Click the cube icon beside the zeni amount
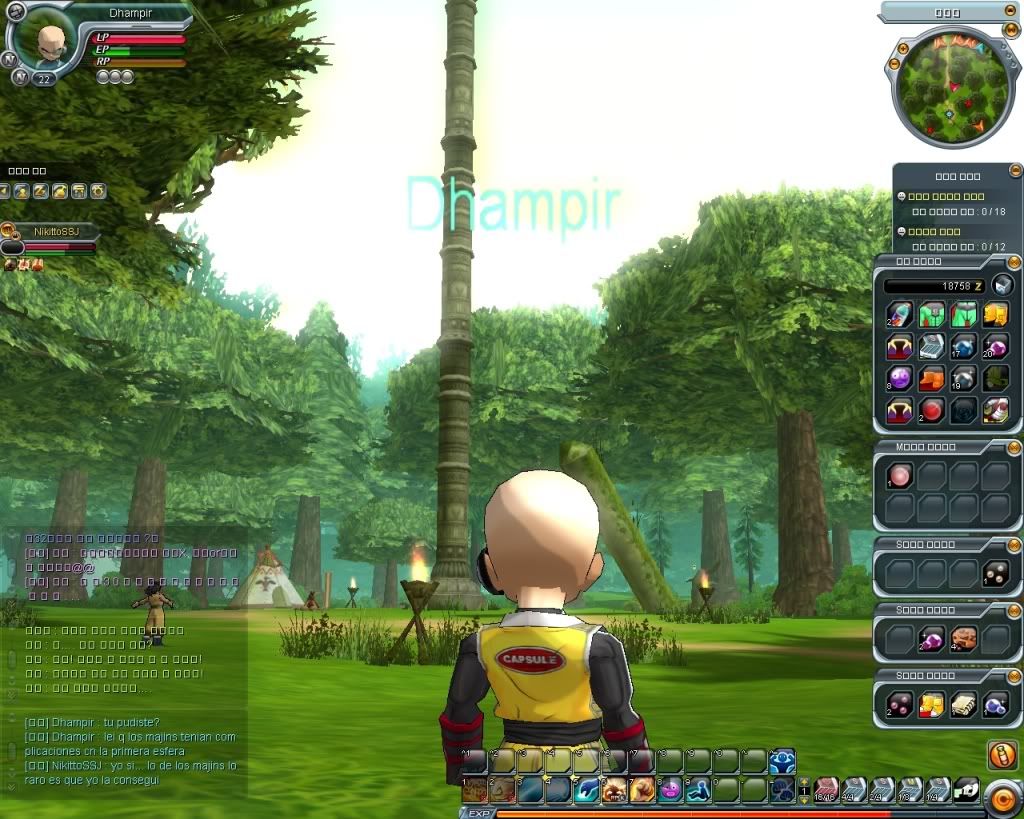 tap(1002, 285)
